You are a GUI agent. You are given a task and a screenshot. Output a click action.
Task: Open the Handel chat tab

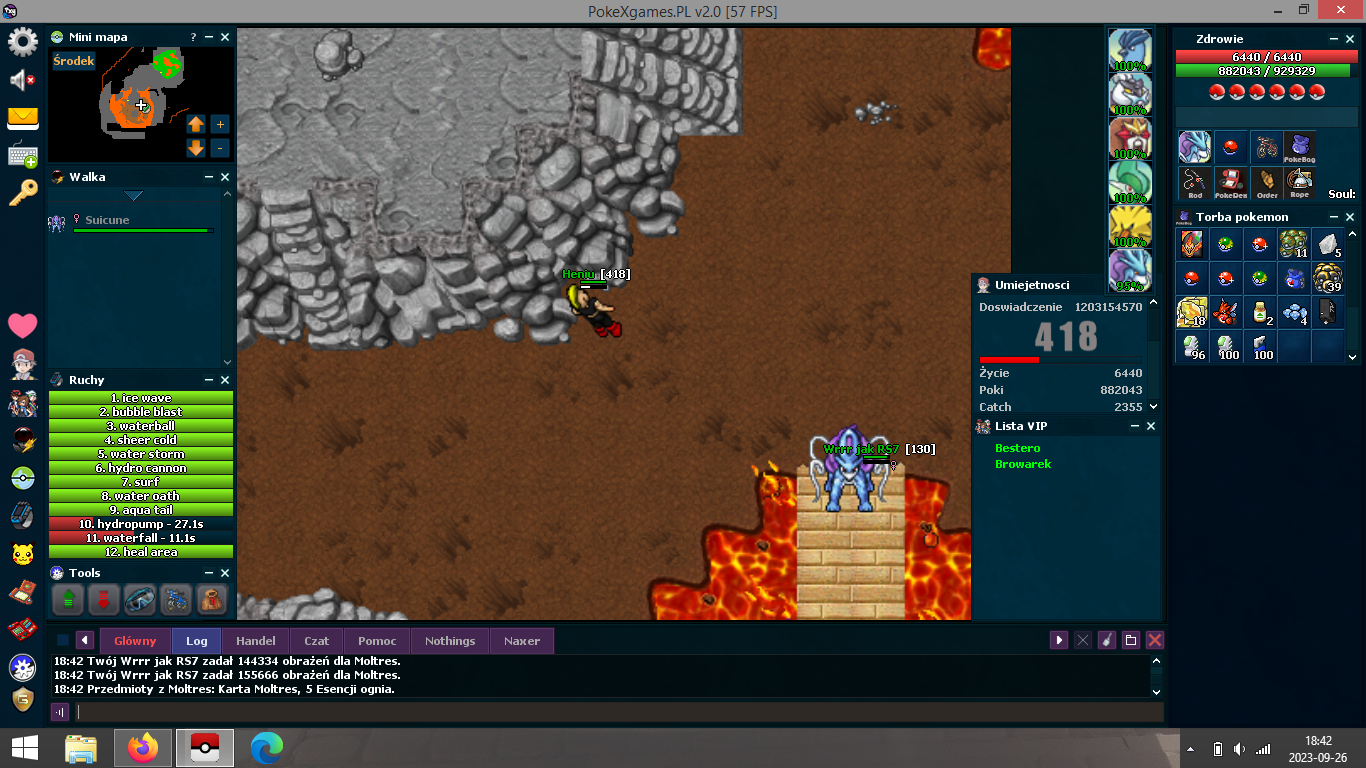click(x=256, y=641)
